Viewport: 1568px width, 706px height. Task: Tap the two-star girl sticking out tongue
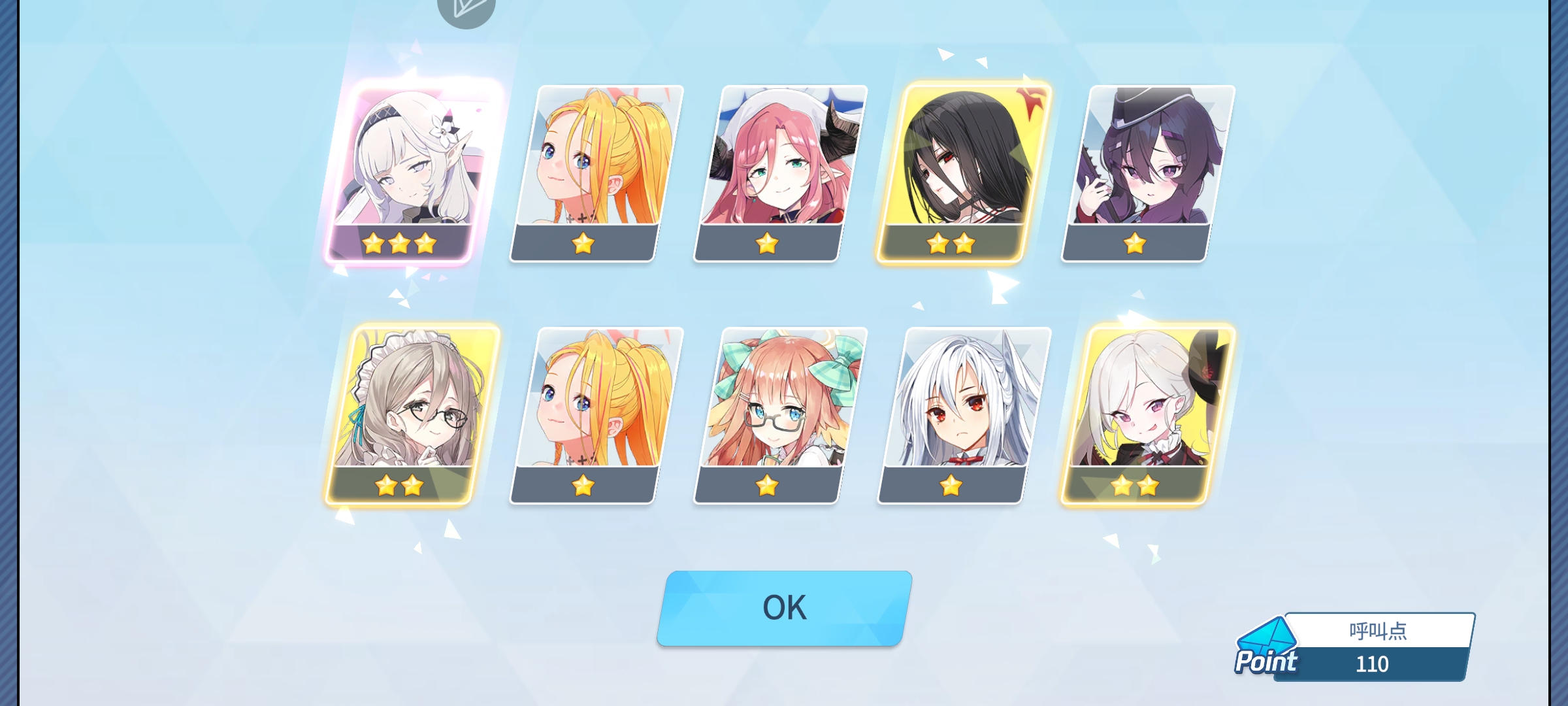pos(1148,415)
